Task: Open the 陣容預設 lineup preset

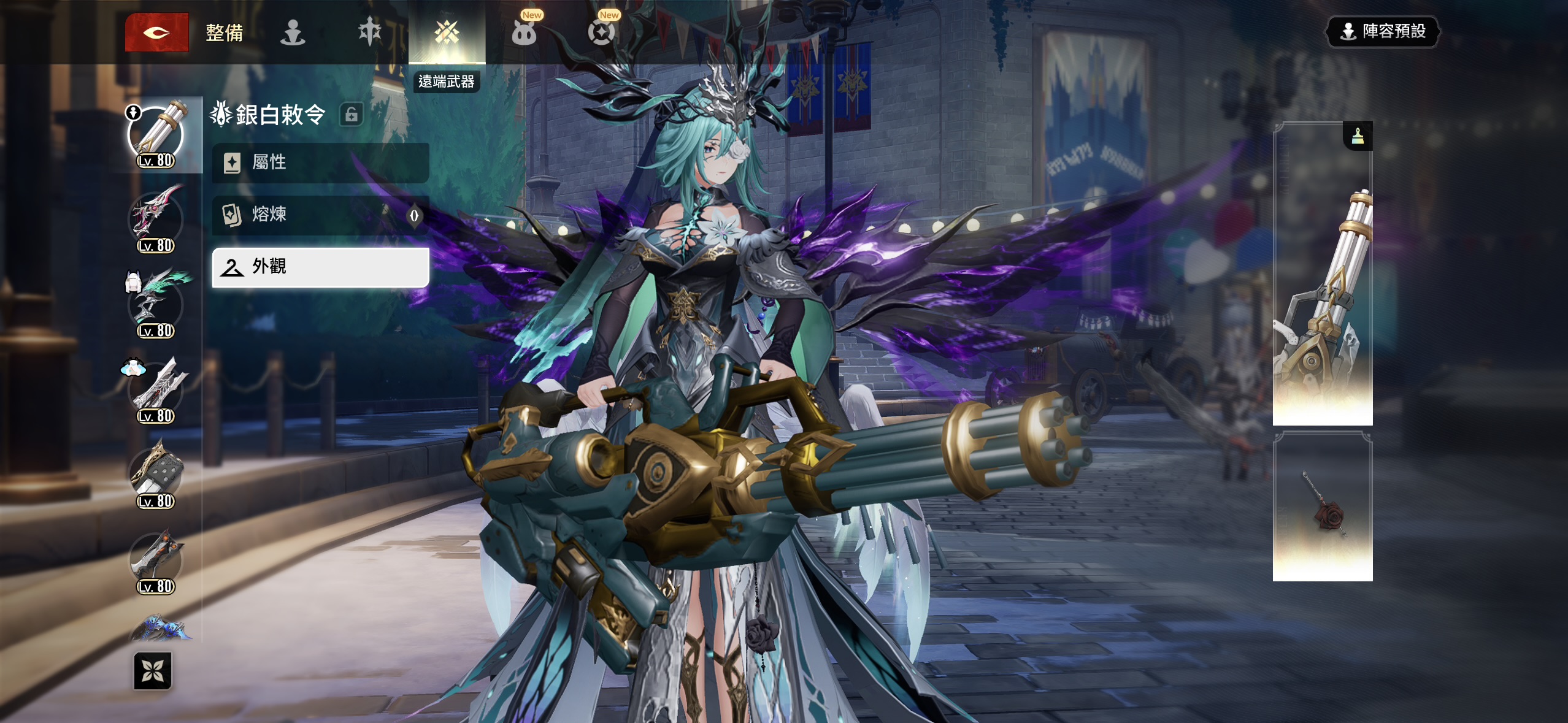Action: (x=1383, y=31)
